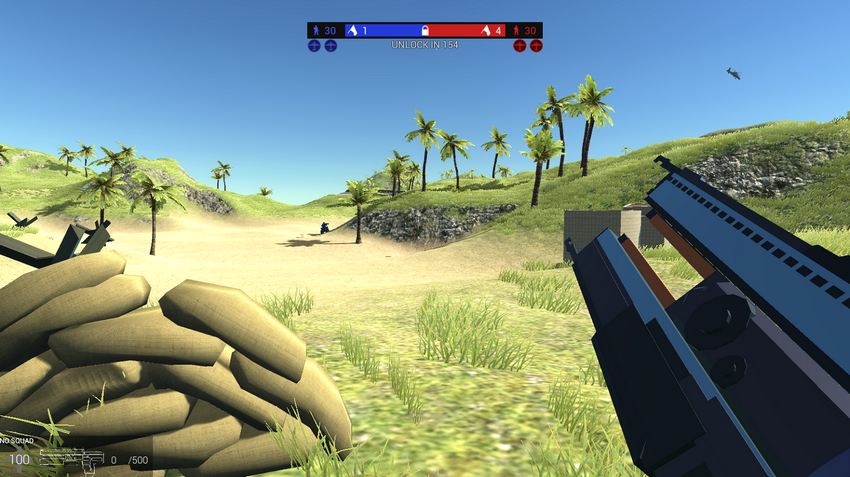Click the padlock icon on the score bar

(425, 31)
